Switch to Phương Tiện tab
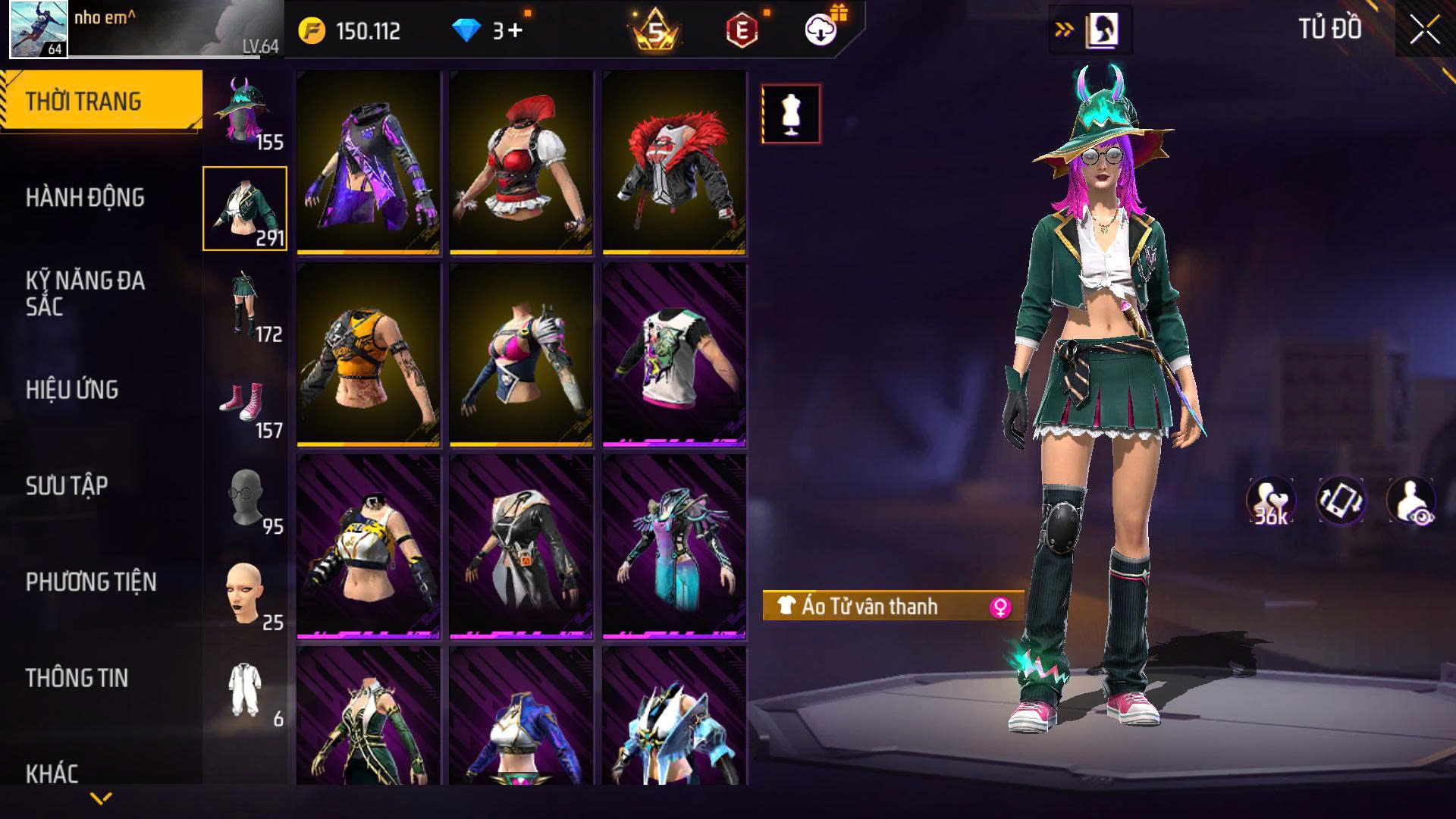The image size is (1456, 819). [x=91, y=582]
